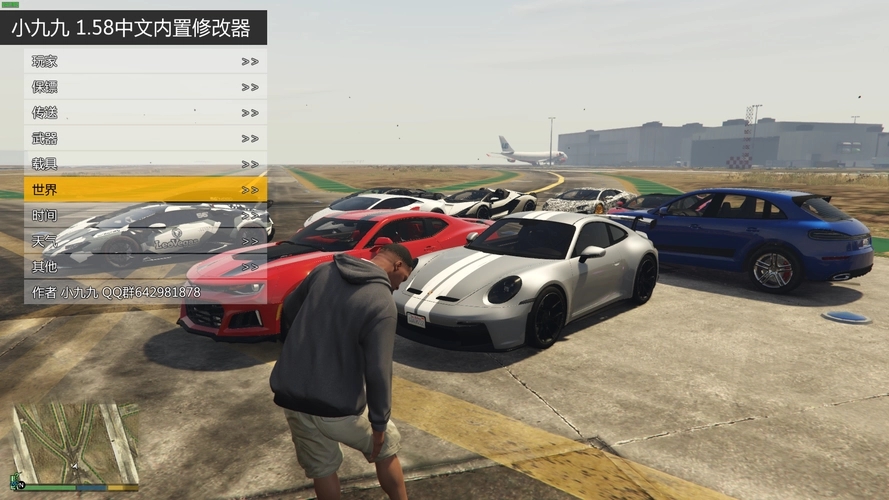Select the 载具 (Vehicle) menu entry

click(145, 164)
